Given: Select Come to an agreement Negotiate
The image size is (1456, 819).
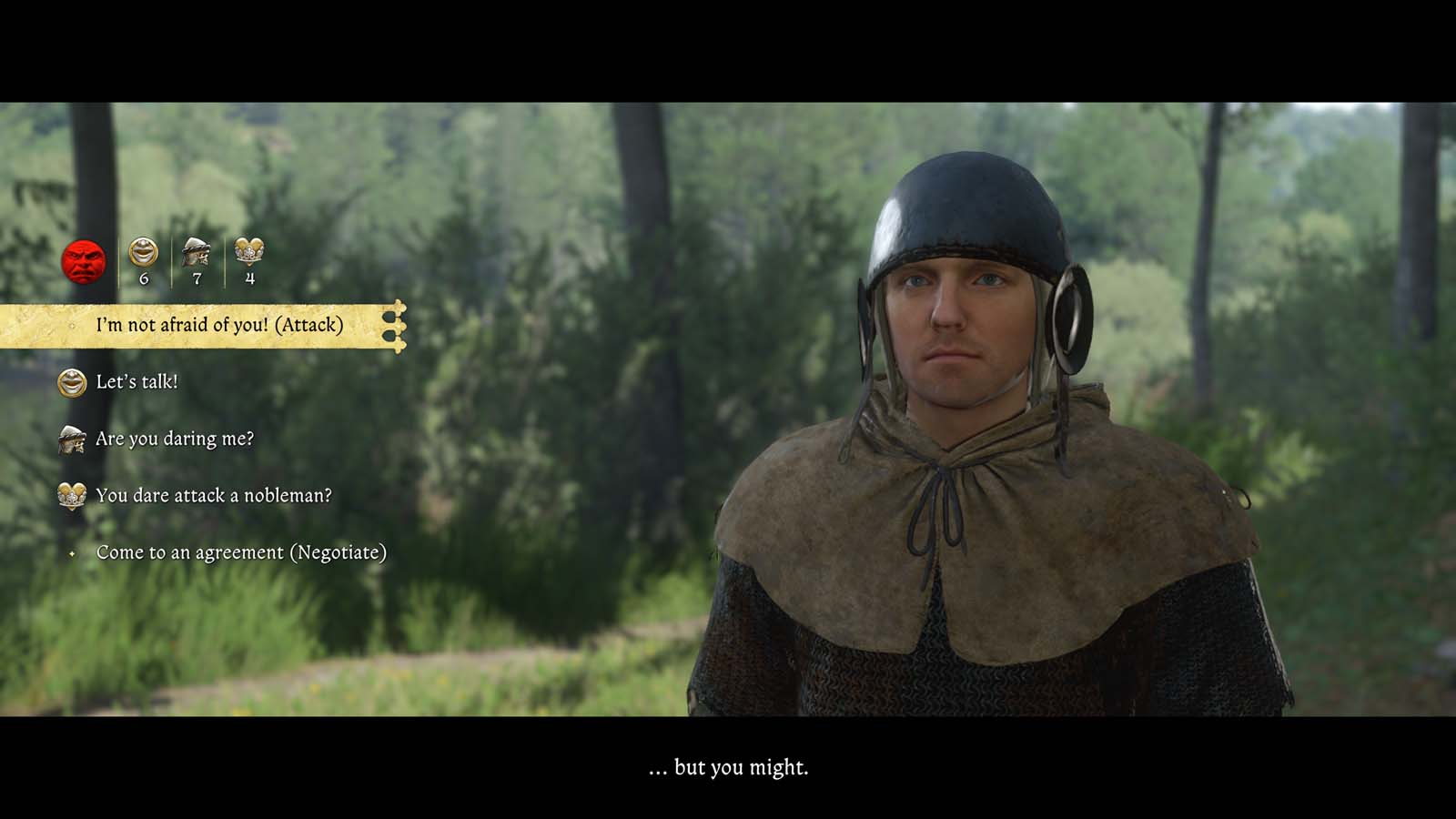Looking at the screenshot, I should click(242, 551).
